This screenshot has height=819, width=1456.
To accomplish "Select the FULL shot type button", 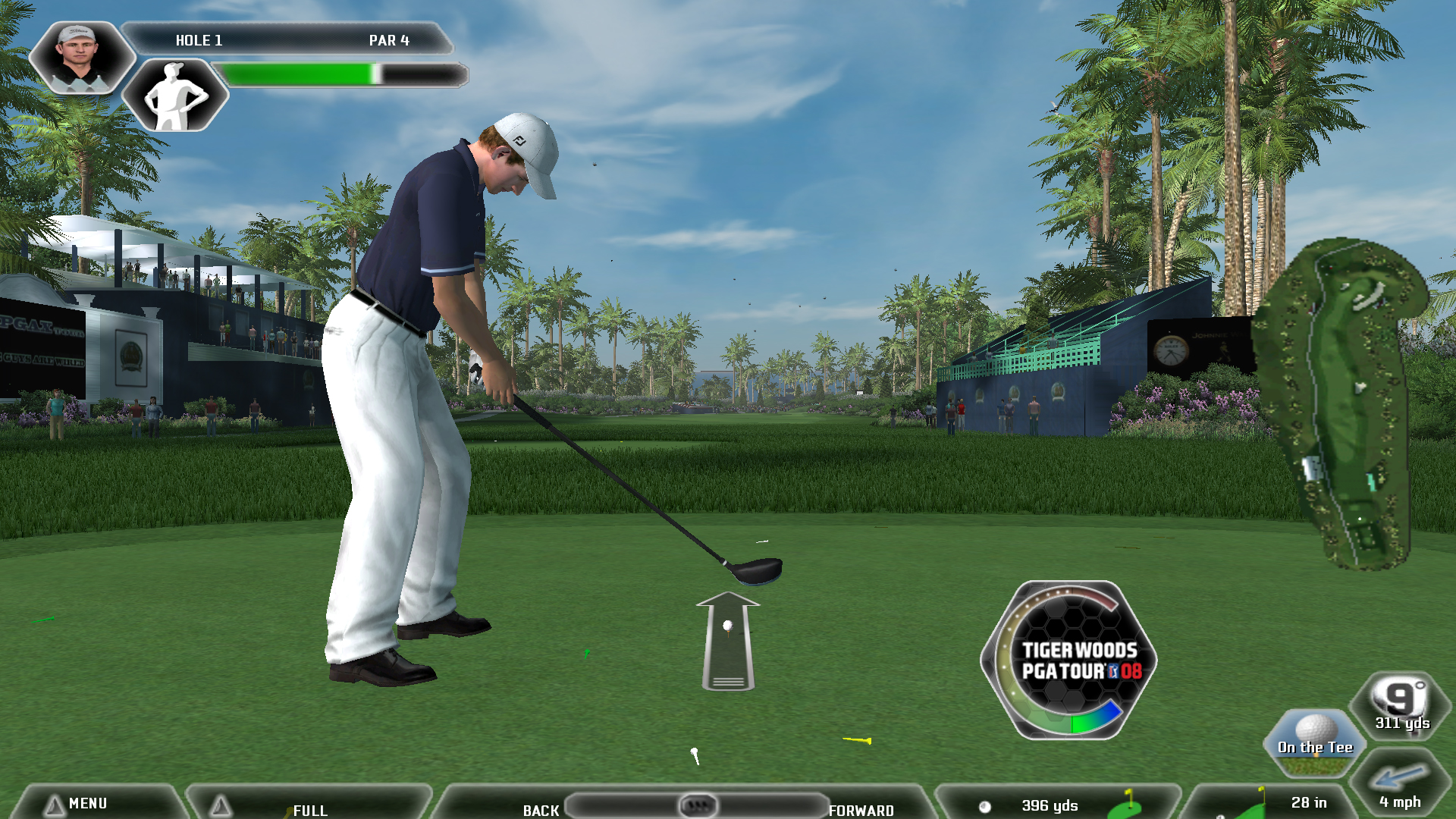I will point(309,808).
